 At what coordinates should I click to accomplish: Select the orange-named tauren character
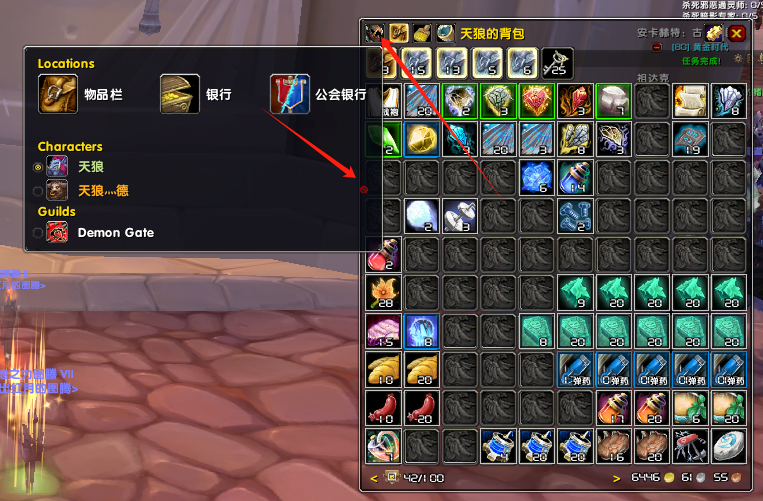tap(39, 190)
